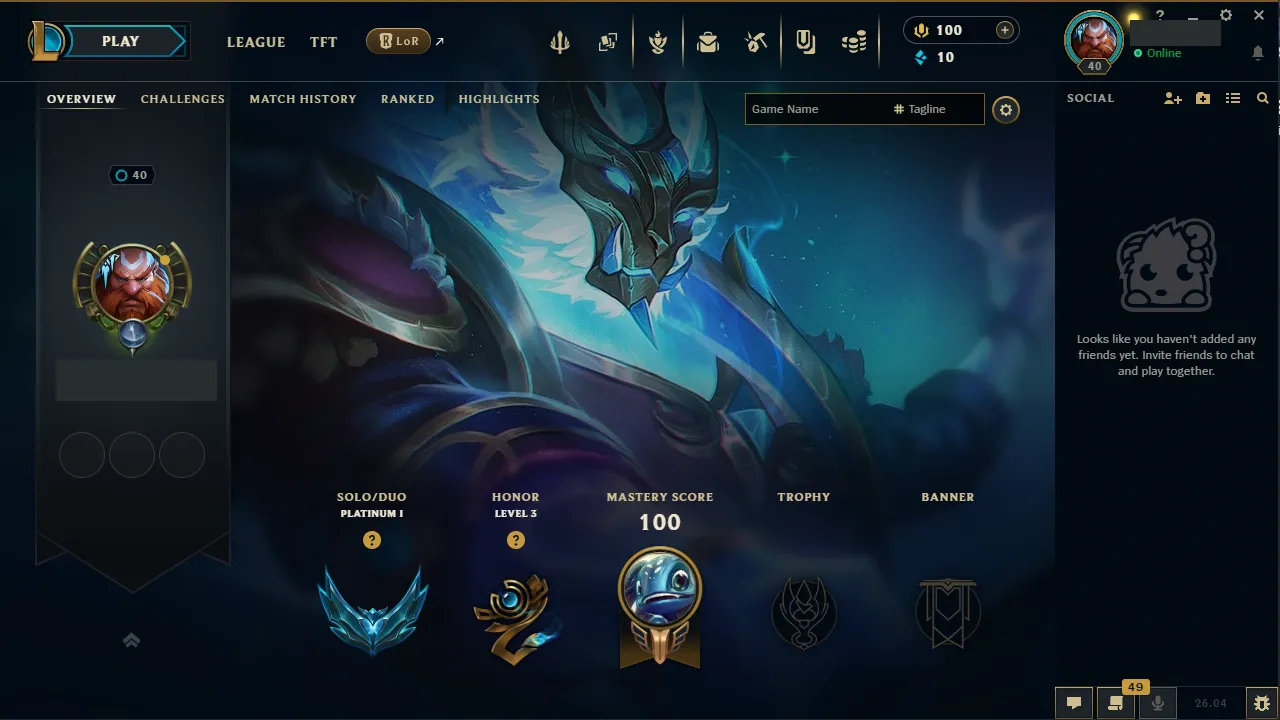Open chats using the speech bubble icon
The width and height of the screenshot is (1280, 720).
point(1074,702)
